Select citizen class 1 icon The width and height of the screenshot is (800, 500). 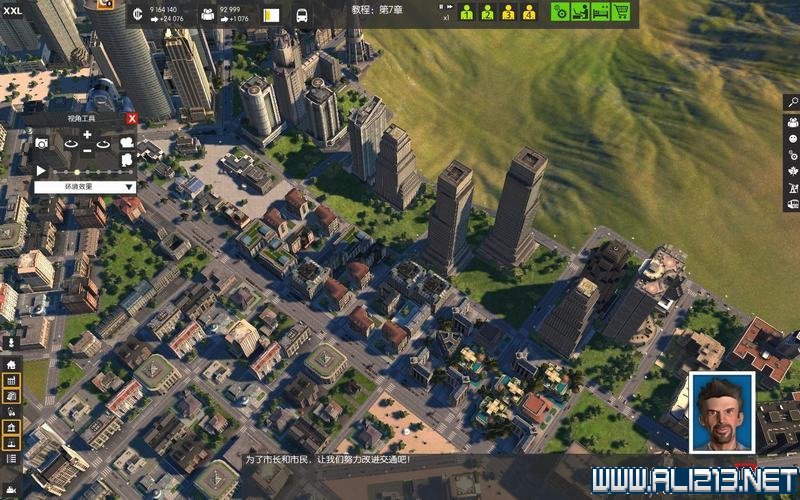pyautogui.click(x=466, y=13)
